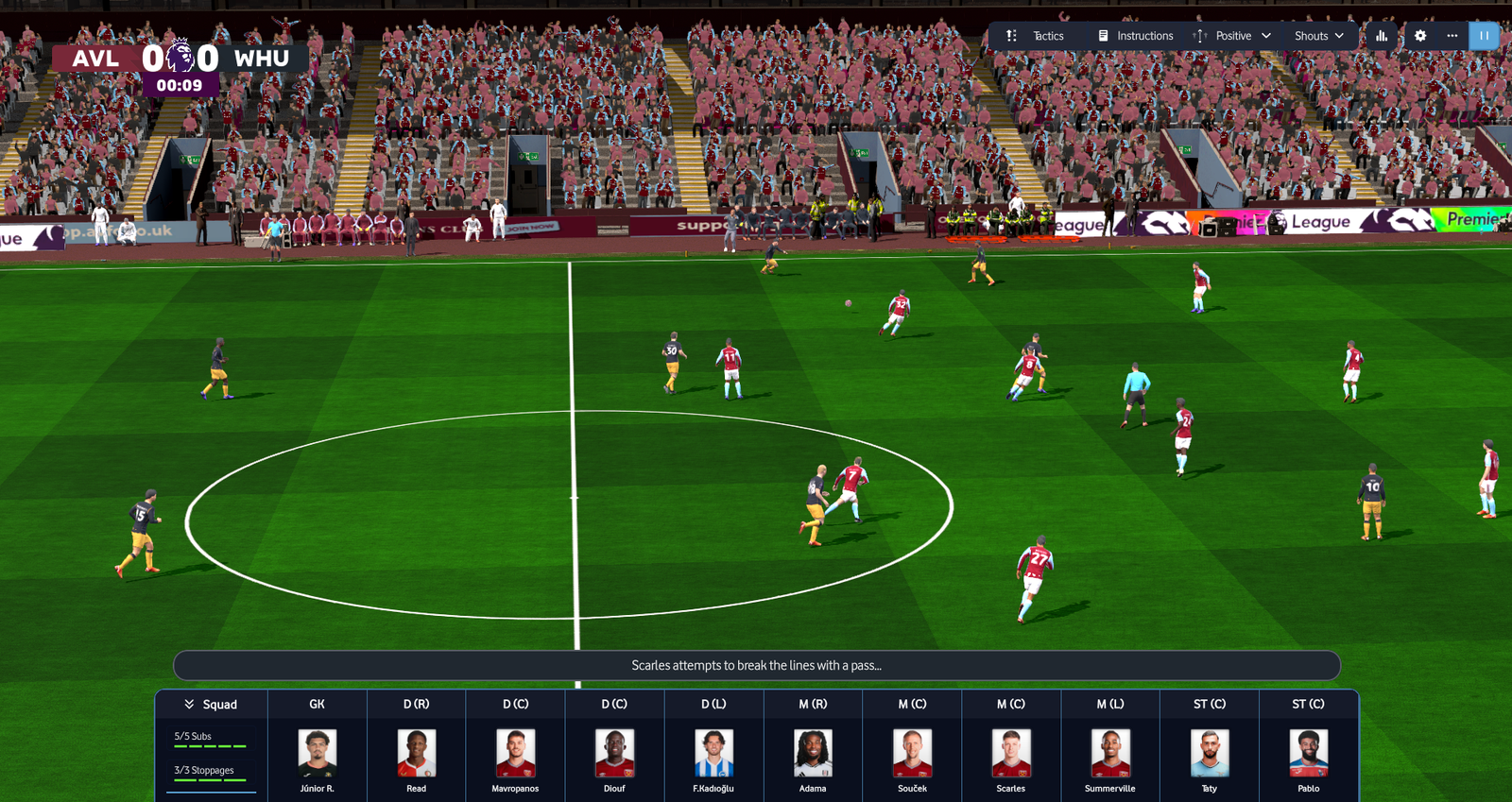Choose striker Taty
Screen dimensions: 1512x802
pyautogui.click(x=1210, y=754)
